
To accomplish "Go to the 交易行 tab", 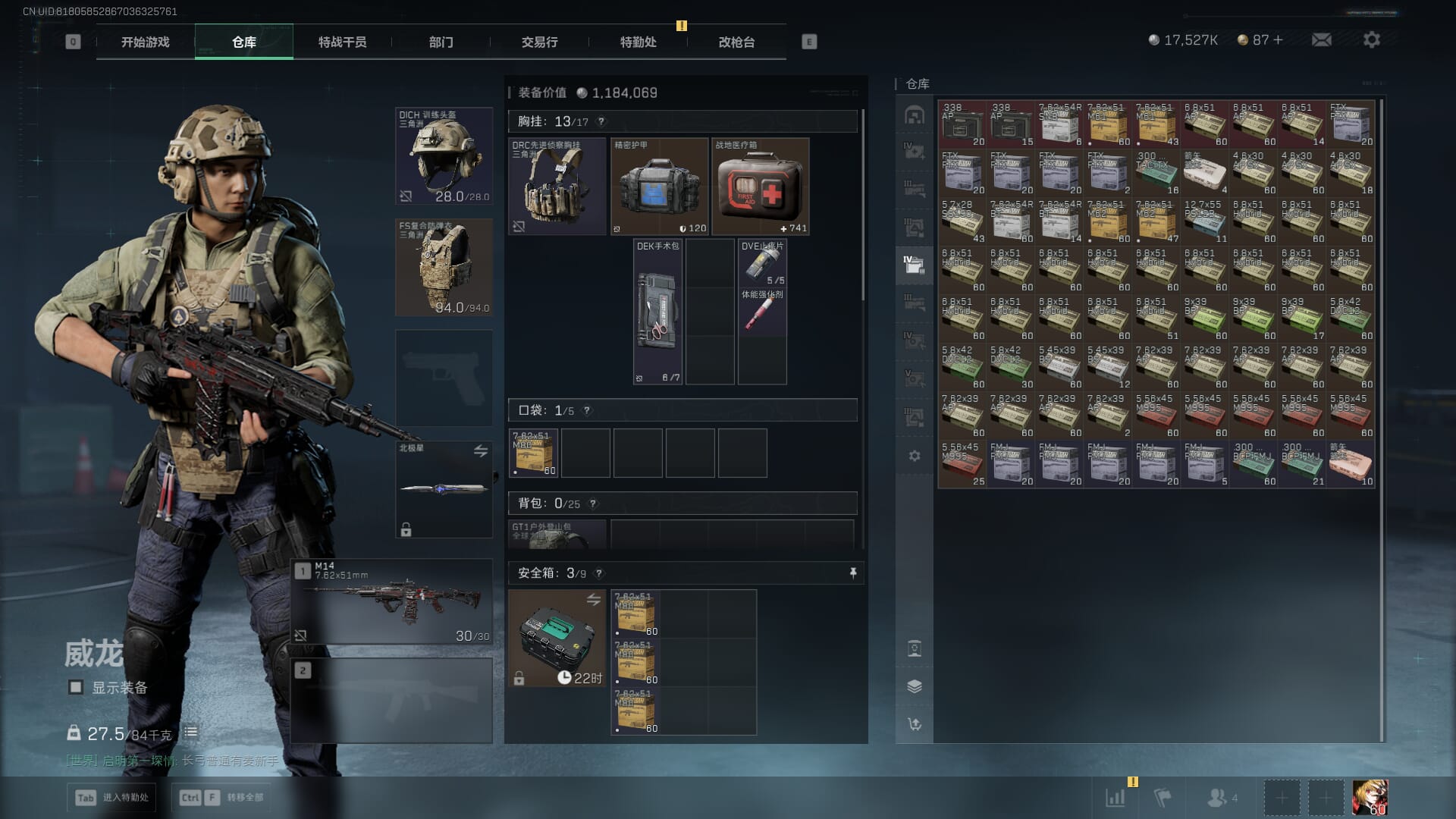I will (x=539, y=42).
